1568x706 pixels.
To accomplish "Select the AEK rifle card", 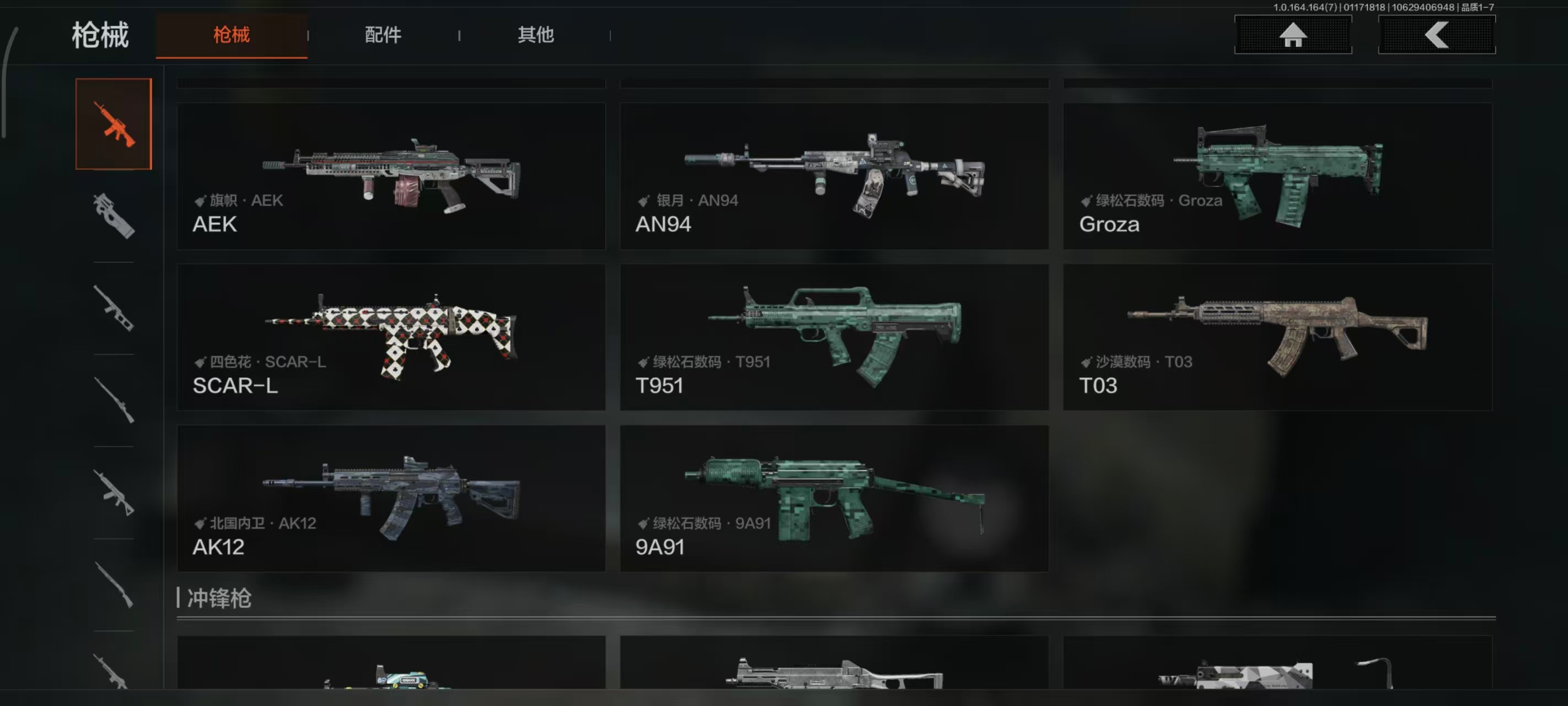I will pos(391,176).
